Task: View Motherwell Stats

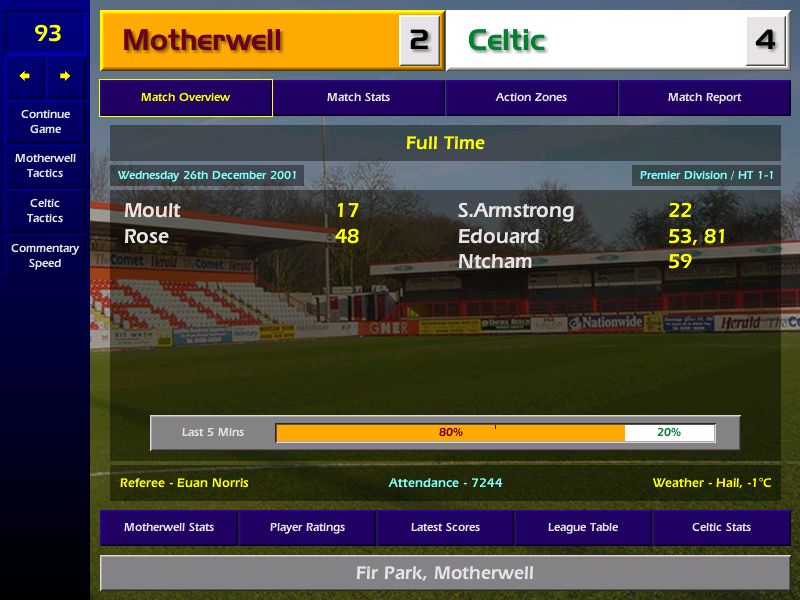Action: pyautogui.click(x=168, y=528)
